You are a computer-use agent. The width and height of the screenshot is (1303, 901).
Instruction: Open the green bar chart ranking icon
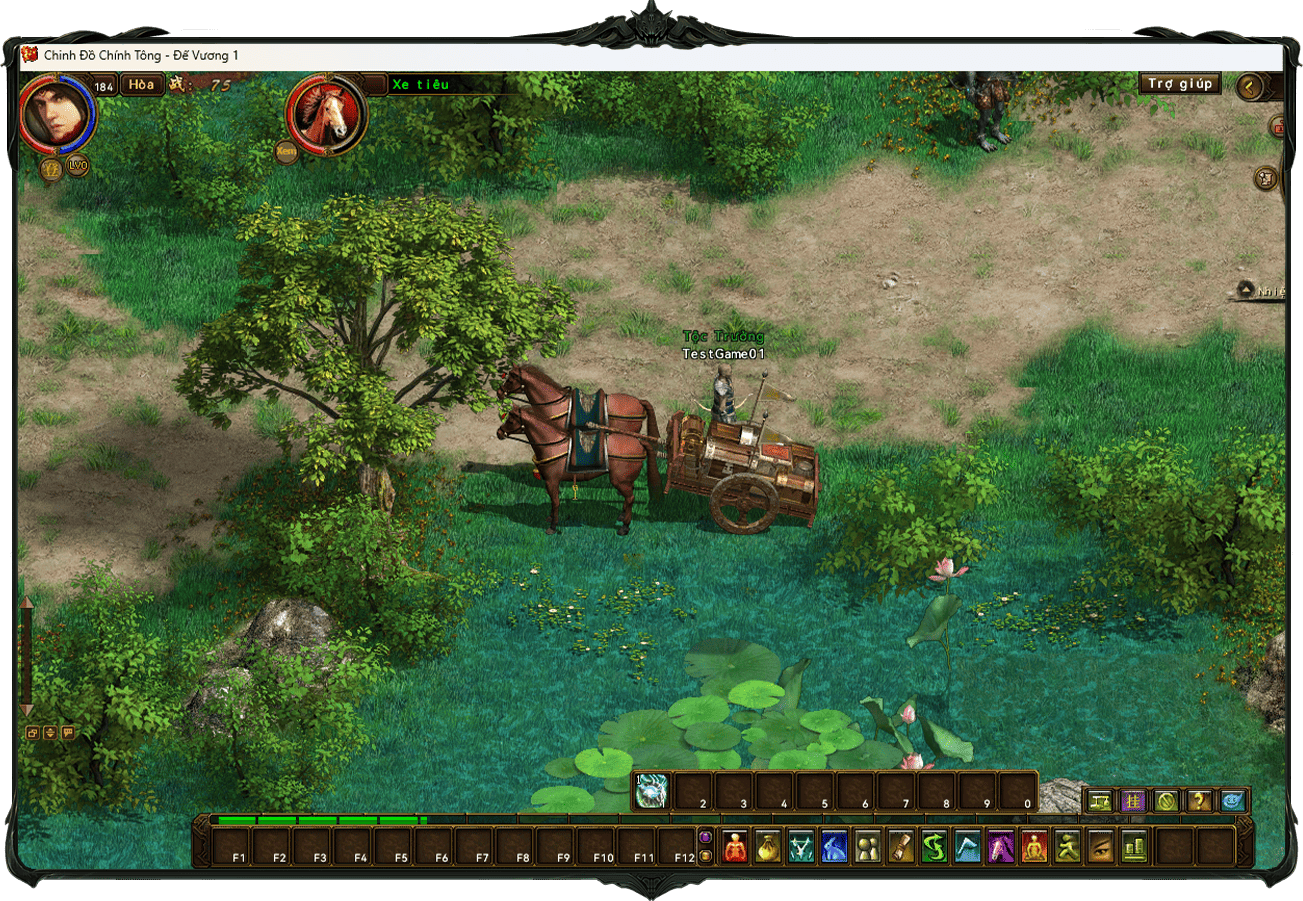(x=1132, y=846)
